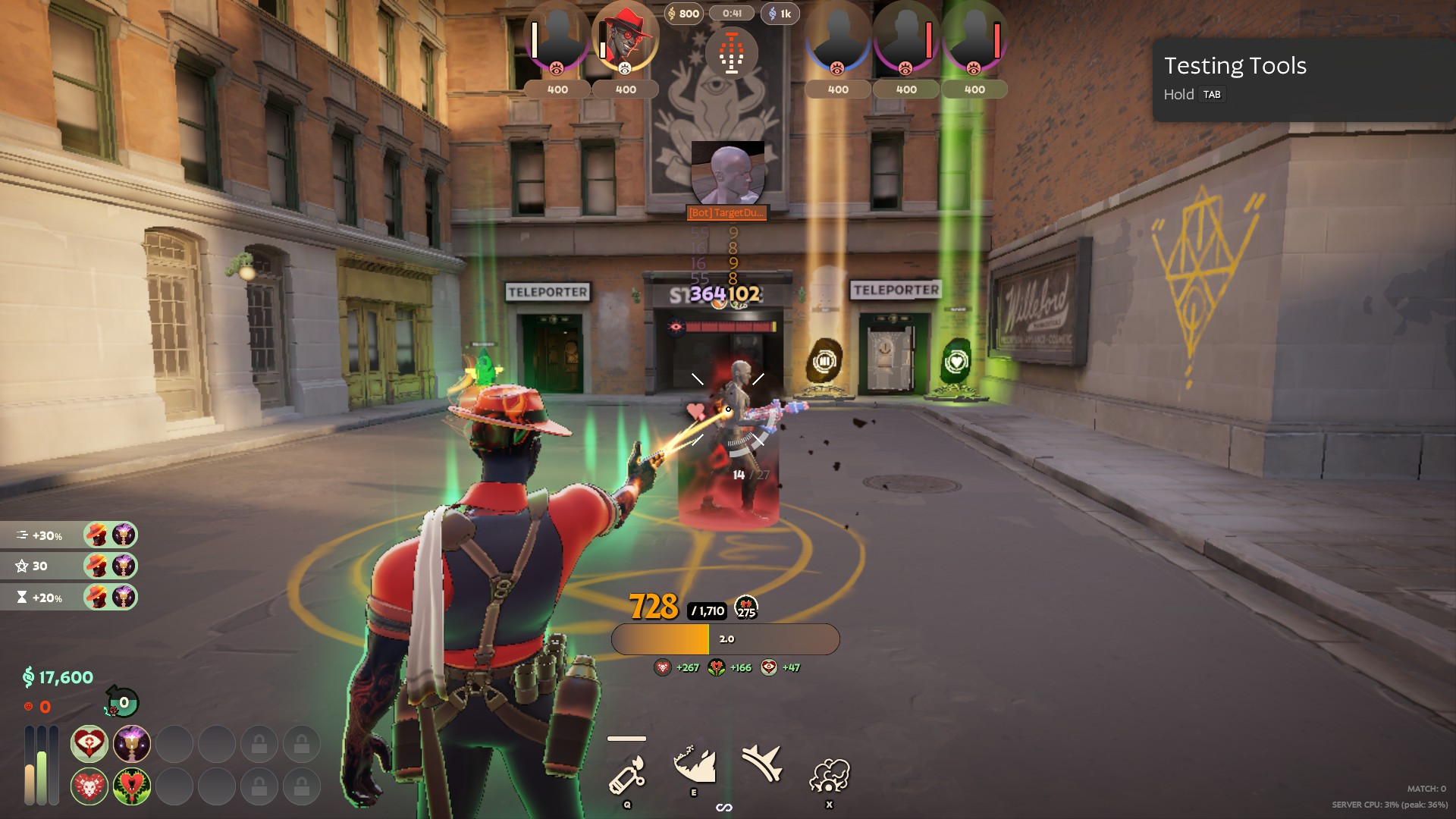Click the Testing Tools TAB hint
Viewport: 1456px width, 819px height.
click(x=1212, y=94)
